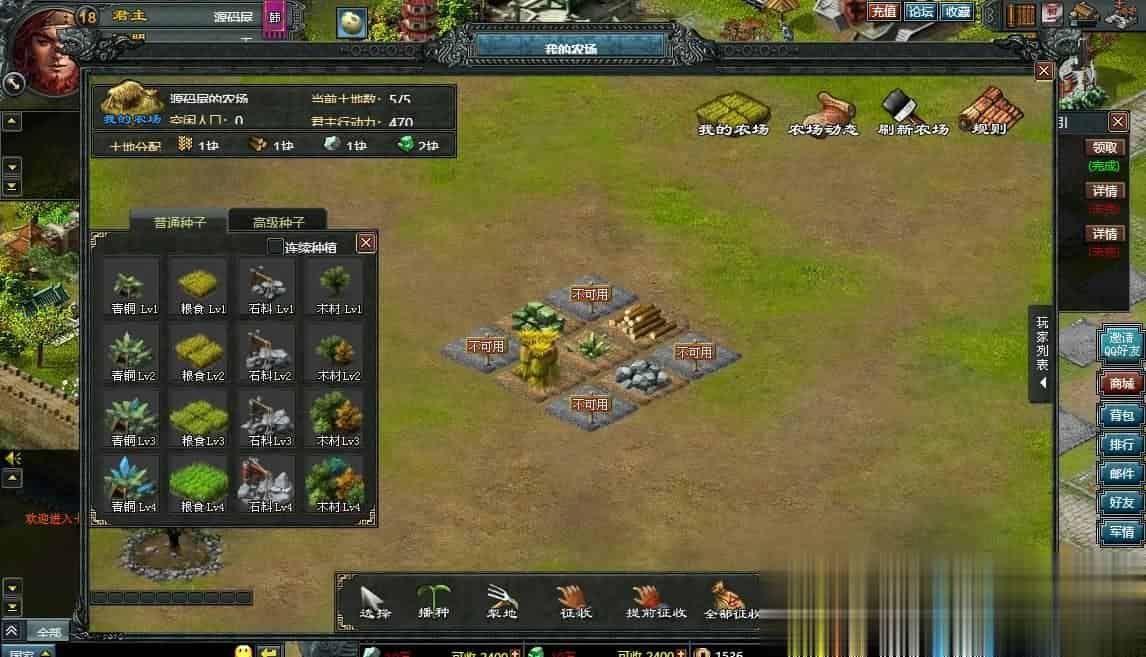
Task: Click the 充值 recharge button
Action: (x=883, y=12)
